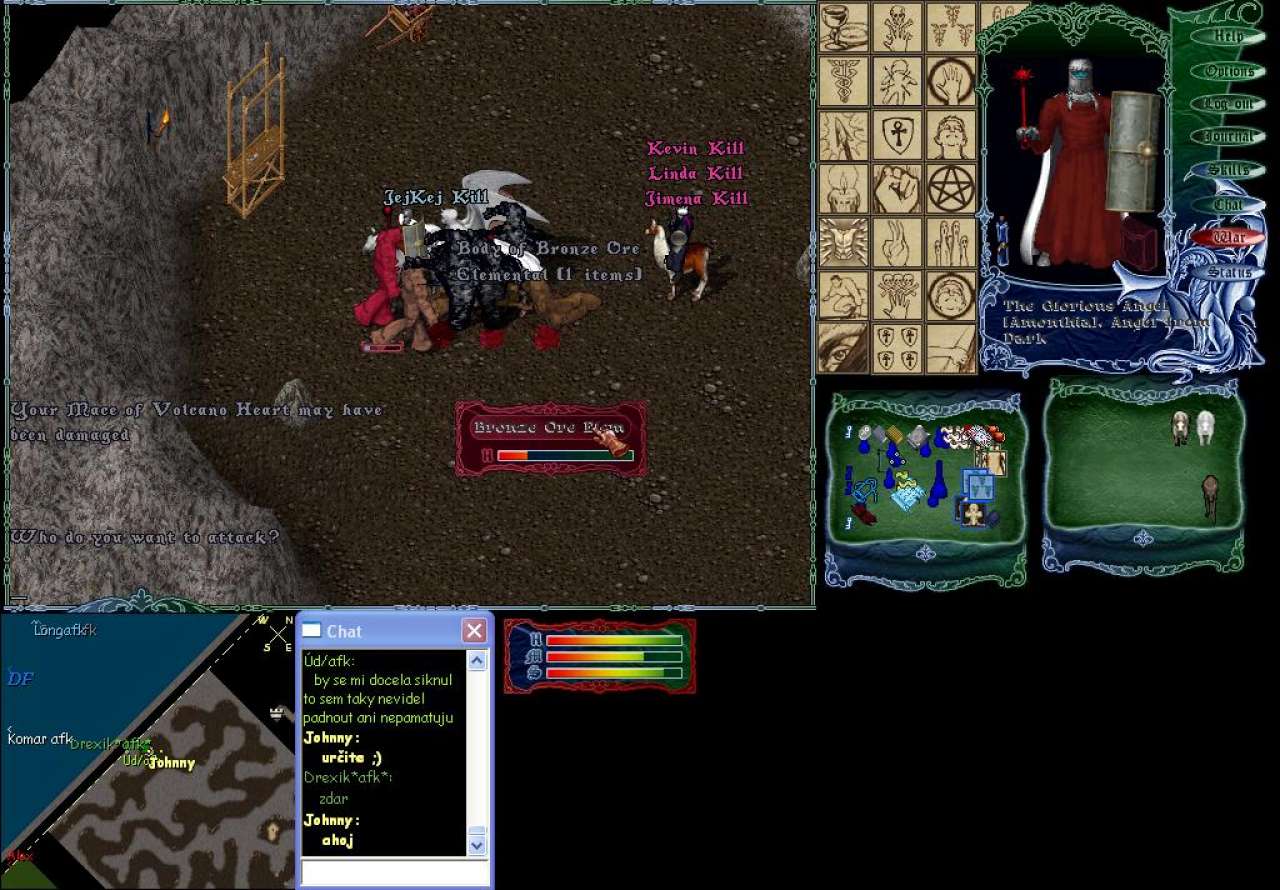Show the Skills list
The height and width of the screenshot is (890, 1280).
pos(1228,170)
